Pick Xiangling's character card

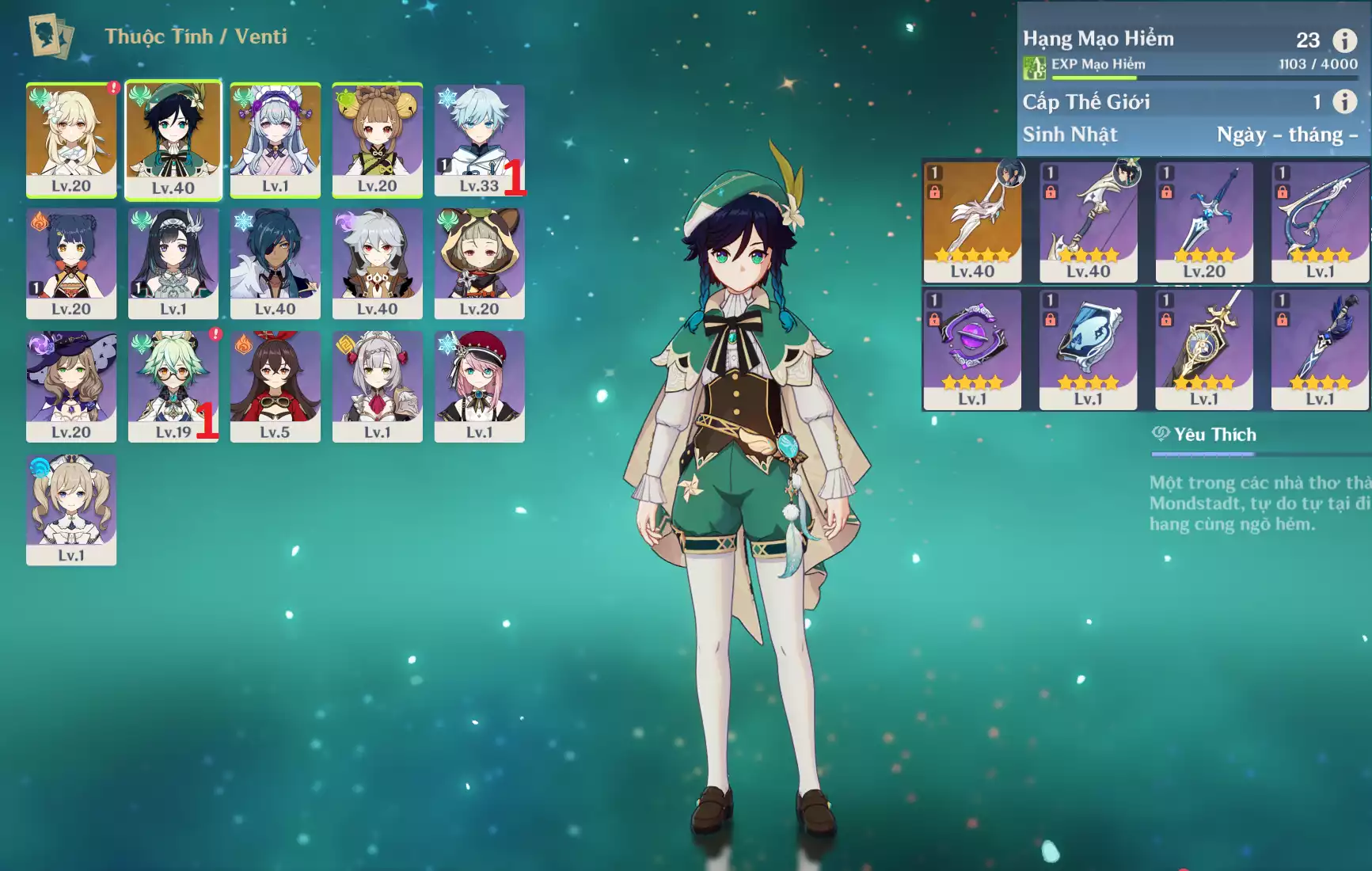coord(71,264)
